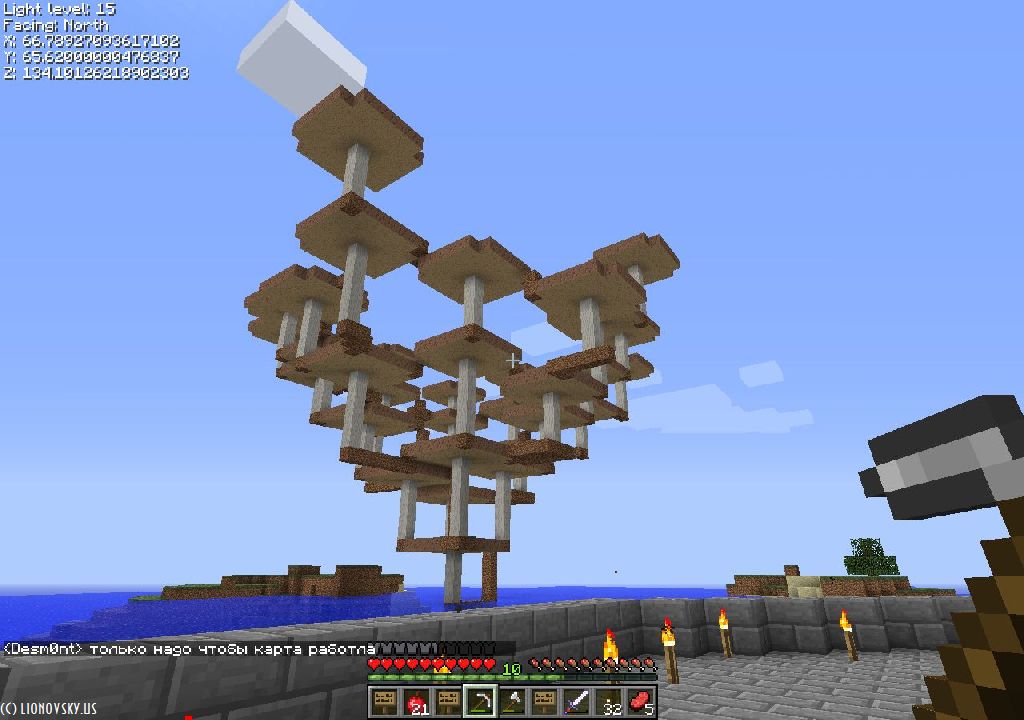Pick the raw meat stack of 5
Screen dimensions: 1024x720
pos(640,702)
